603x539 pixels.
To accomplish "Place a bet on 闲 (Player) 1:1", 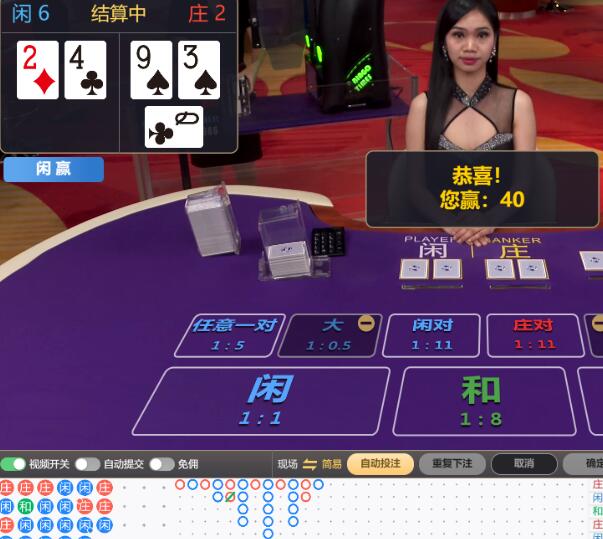I will coord(260,400).
